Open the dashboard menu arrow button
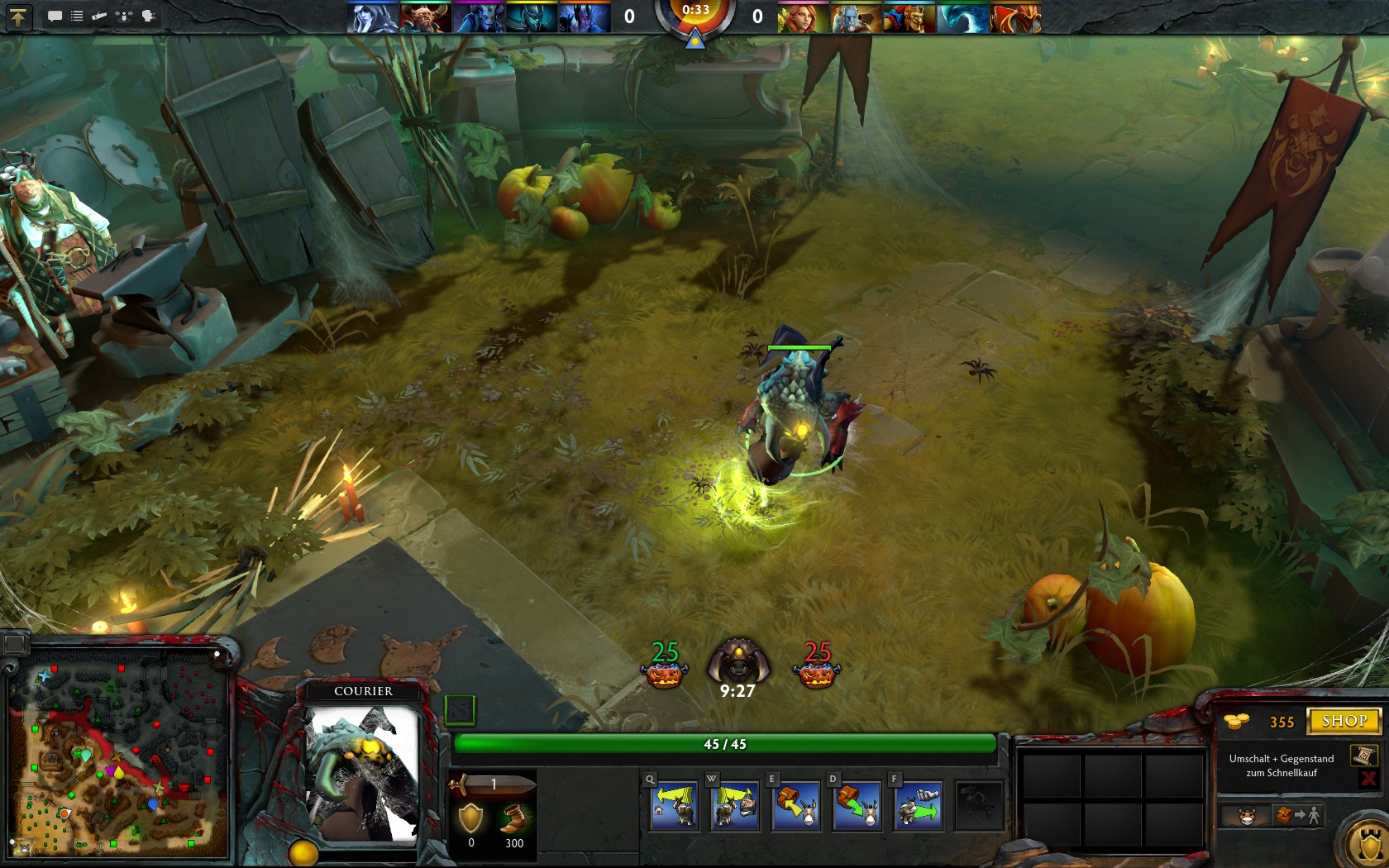Screen dimensions: 1389x868 click(18, 16)
